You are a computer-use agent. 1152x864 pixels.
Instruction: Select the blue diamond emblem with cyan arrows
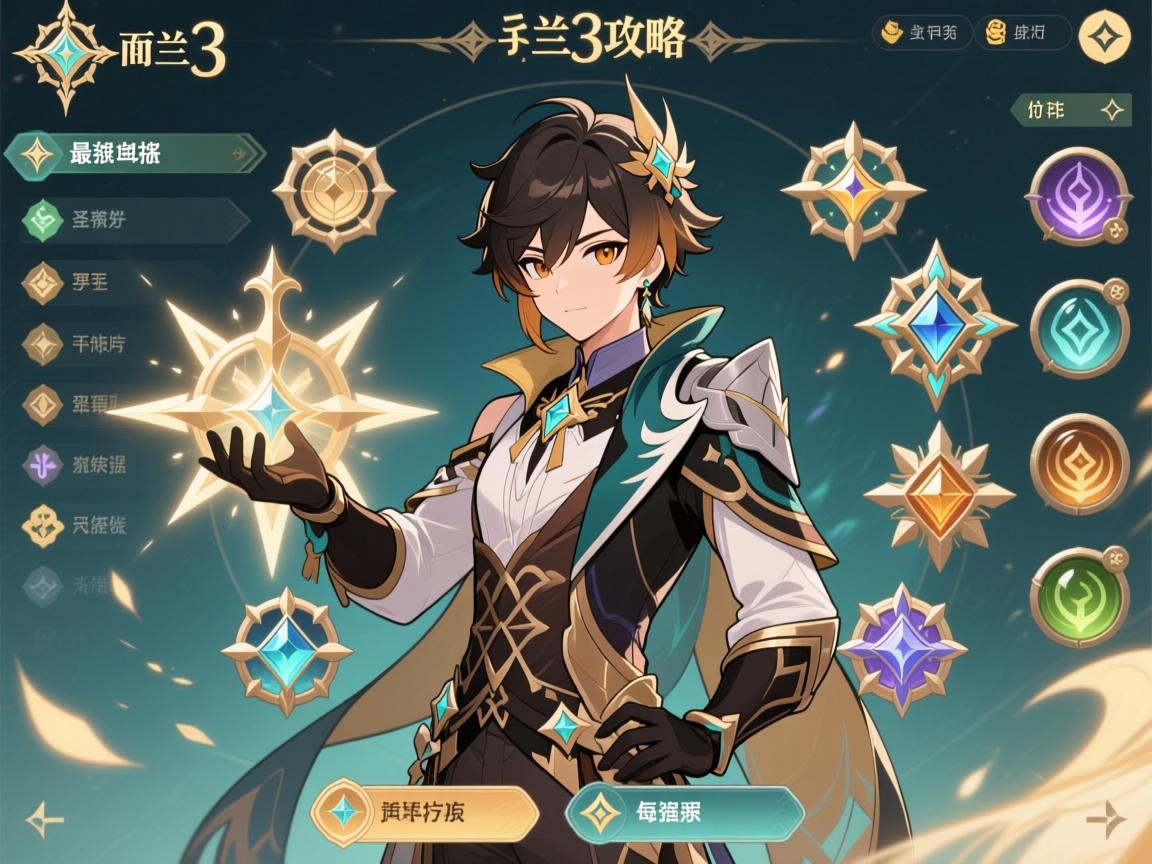point(935,324)
